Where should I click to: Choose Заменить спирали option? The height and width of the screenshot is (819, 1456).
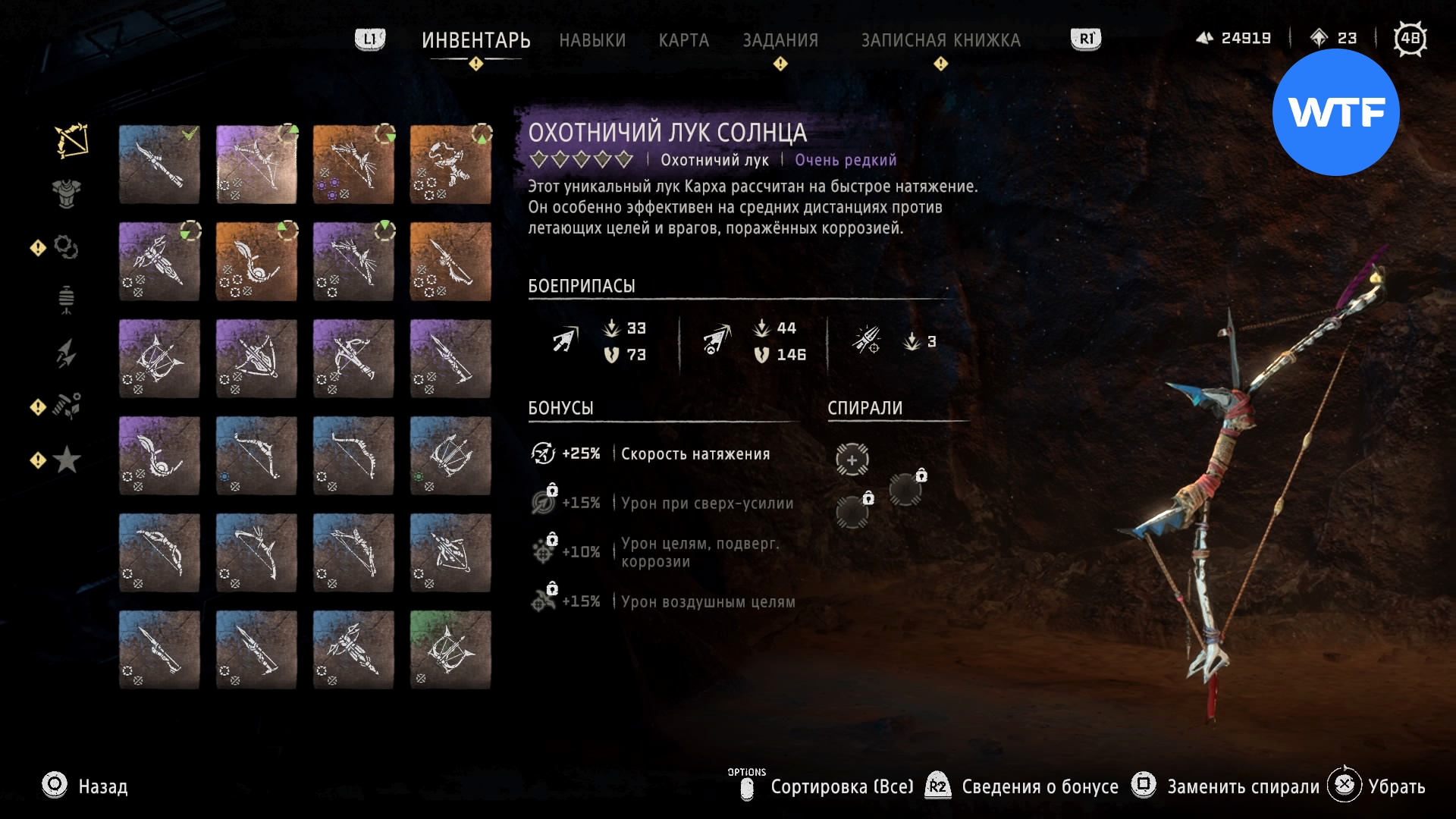click(x=1242, y=786)
